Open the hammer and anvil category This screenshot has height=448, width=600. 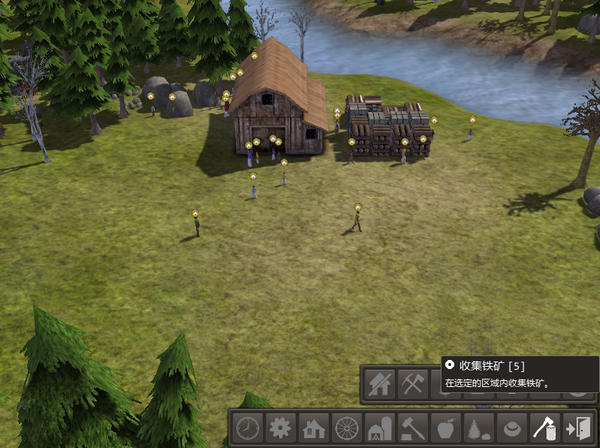(412, 429)
